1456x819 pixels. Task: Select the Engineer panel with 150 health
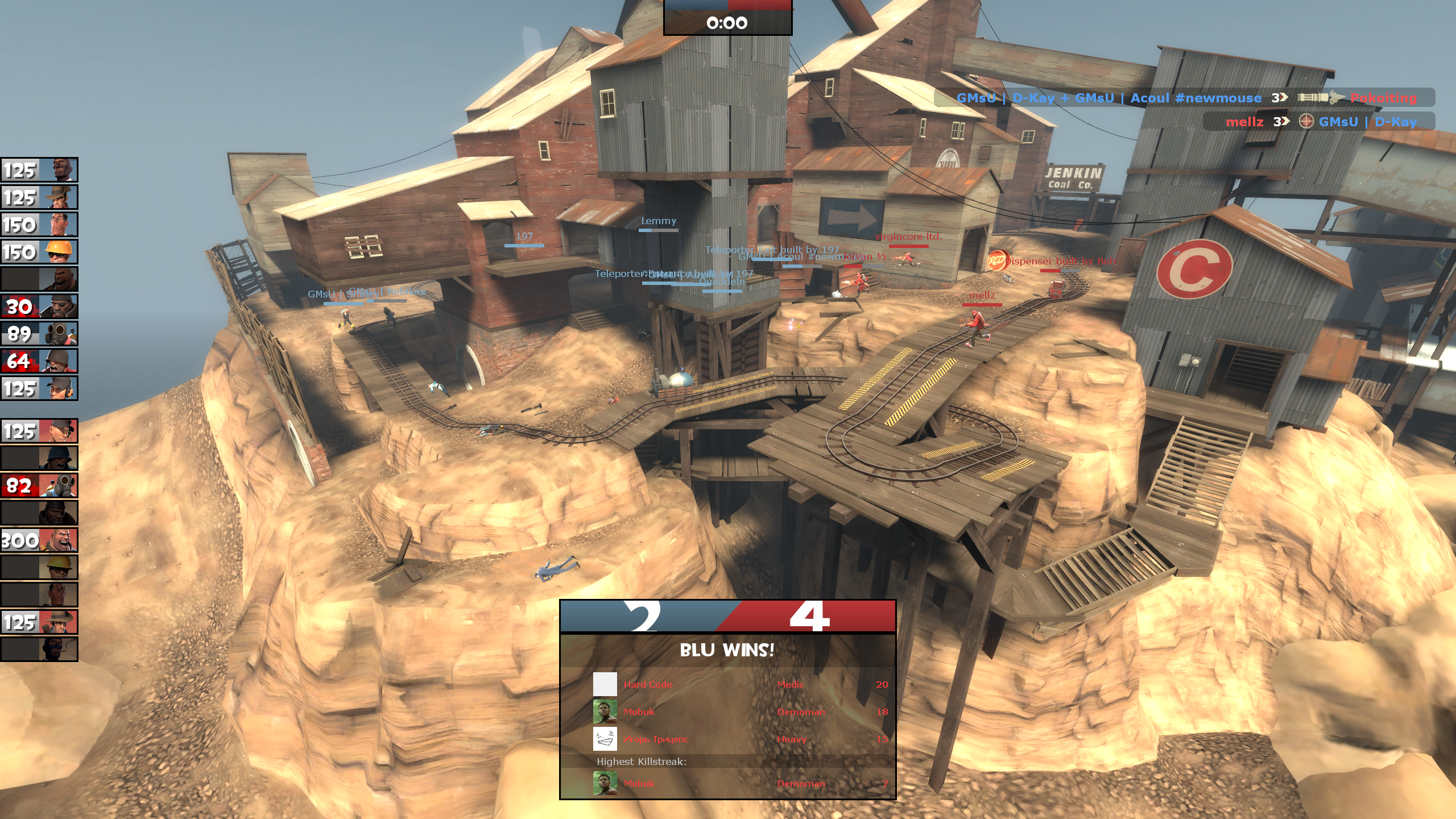39,252
